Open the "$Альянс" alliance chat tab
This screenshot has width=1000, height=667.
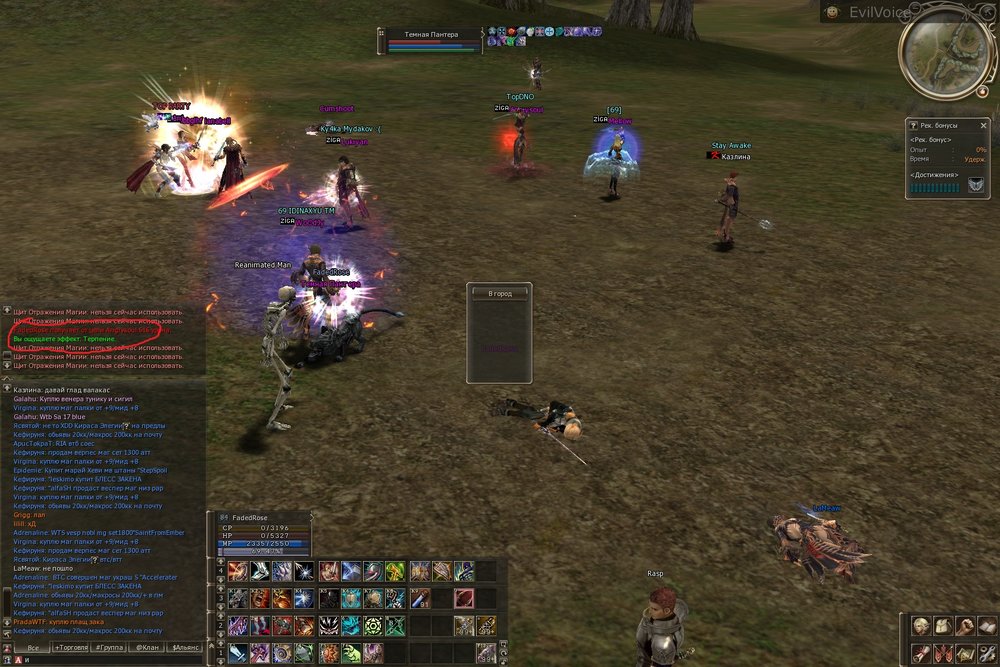(x=184, y=648)
